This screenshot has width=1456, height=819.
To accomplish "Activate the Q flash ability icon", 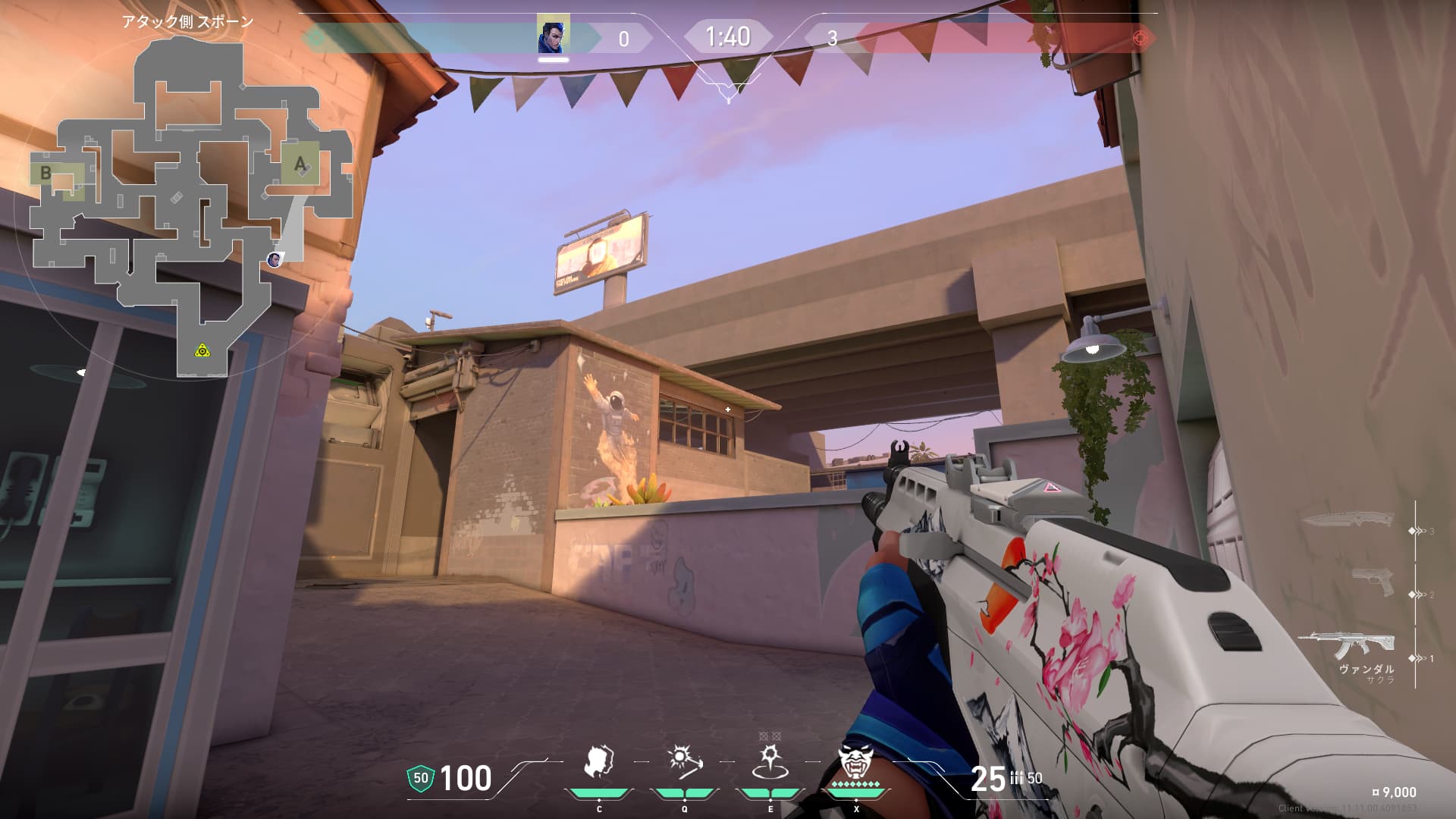I will click(x=684, y=762).
